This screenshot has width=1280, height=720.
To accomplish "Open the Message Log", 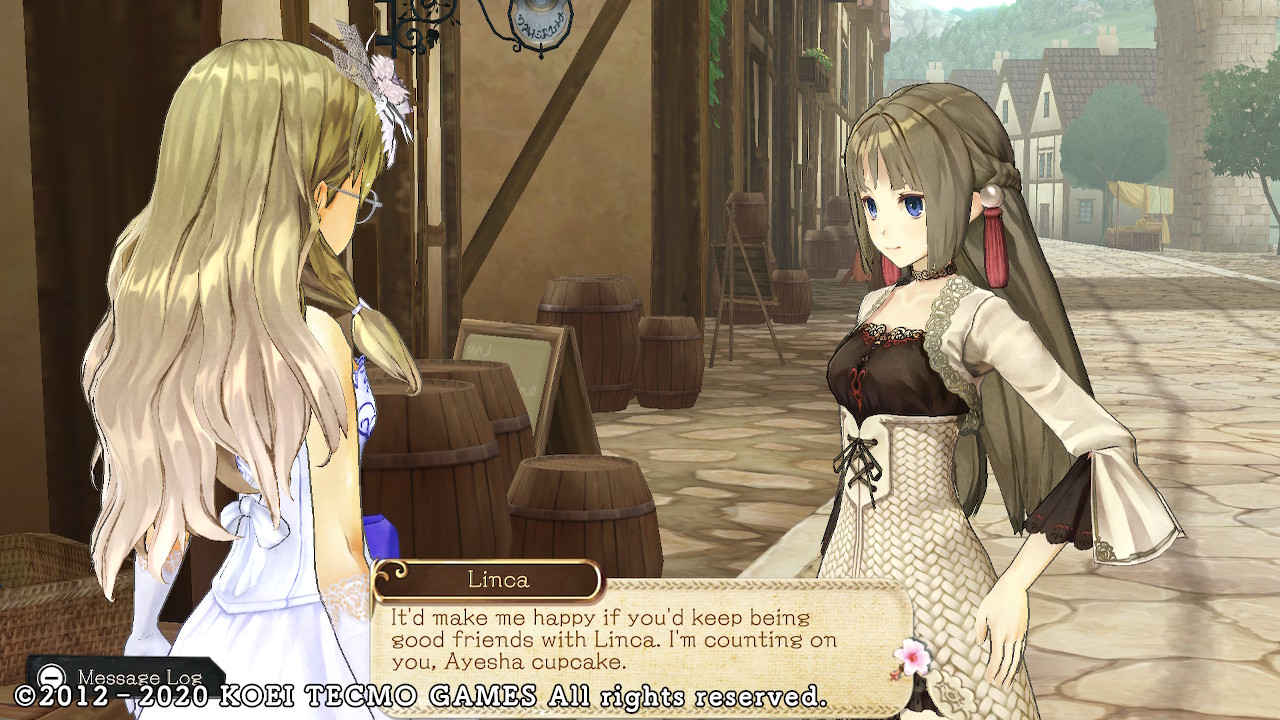I will [x=122, y=677].
